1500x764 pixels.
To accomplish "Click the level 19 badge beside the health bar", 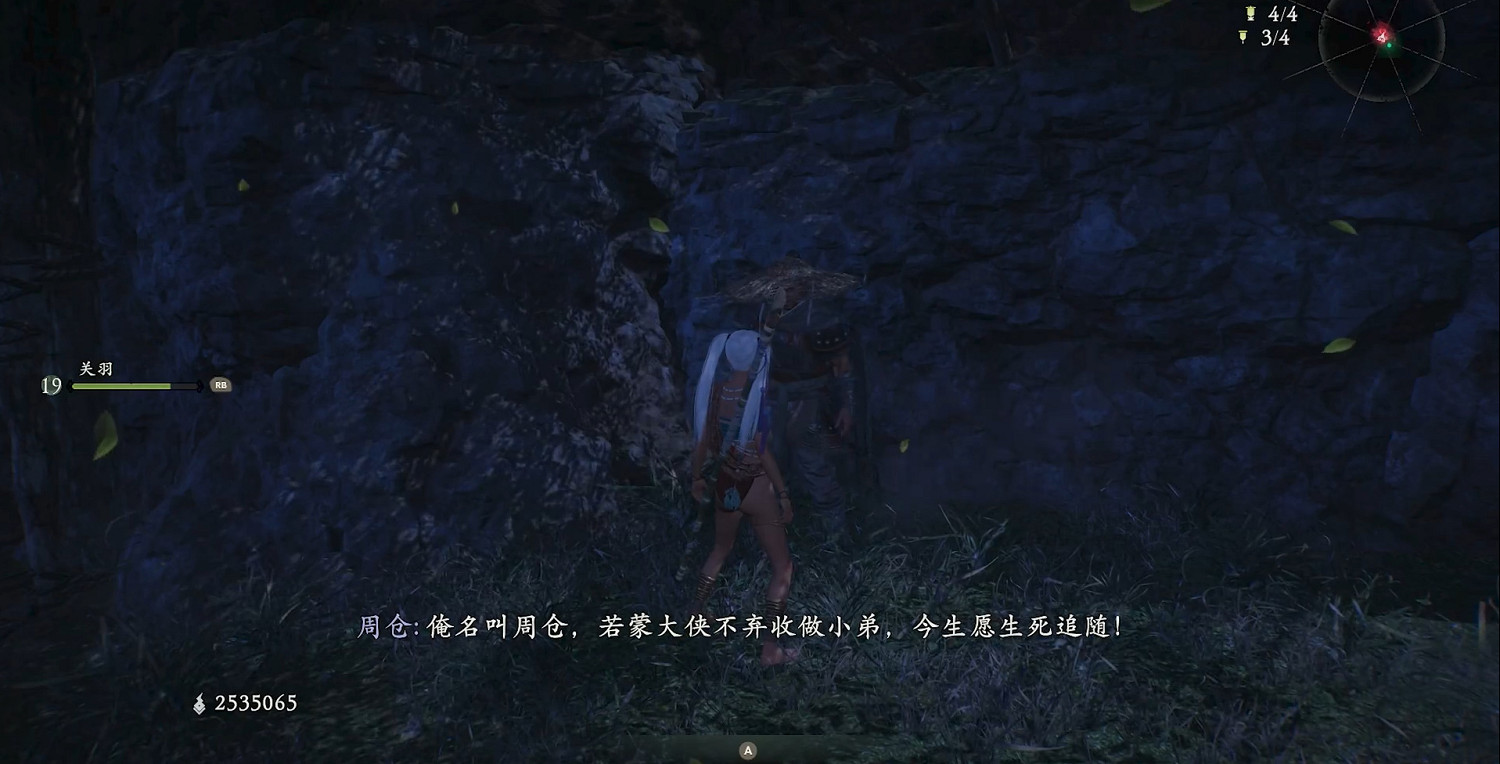I will click(x=52, y=385).
